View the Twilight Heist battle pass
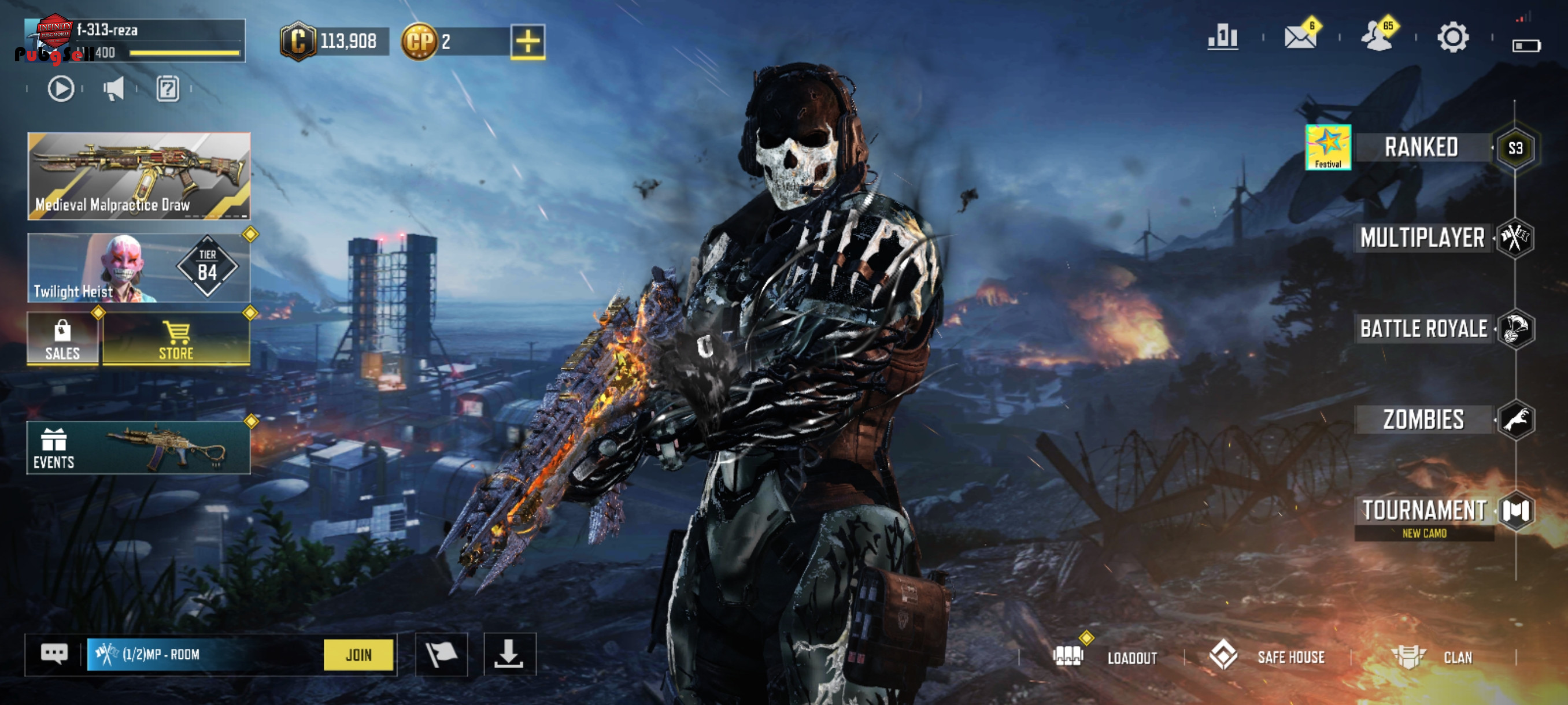Viewport: 1568px width, 705px height. pyautogui.click(x=139, y=268)
